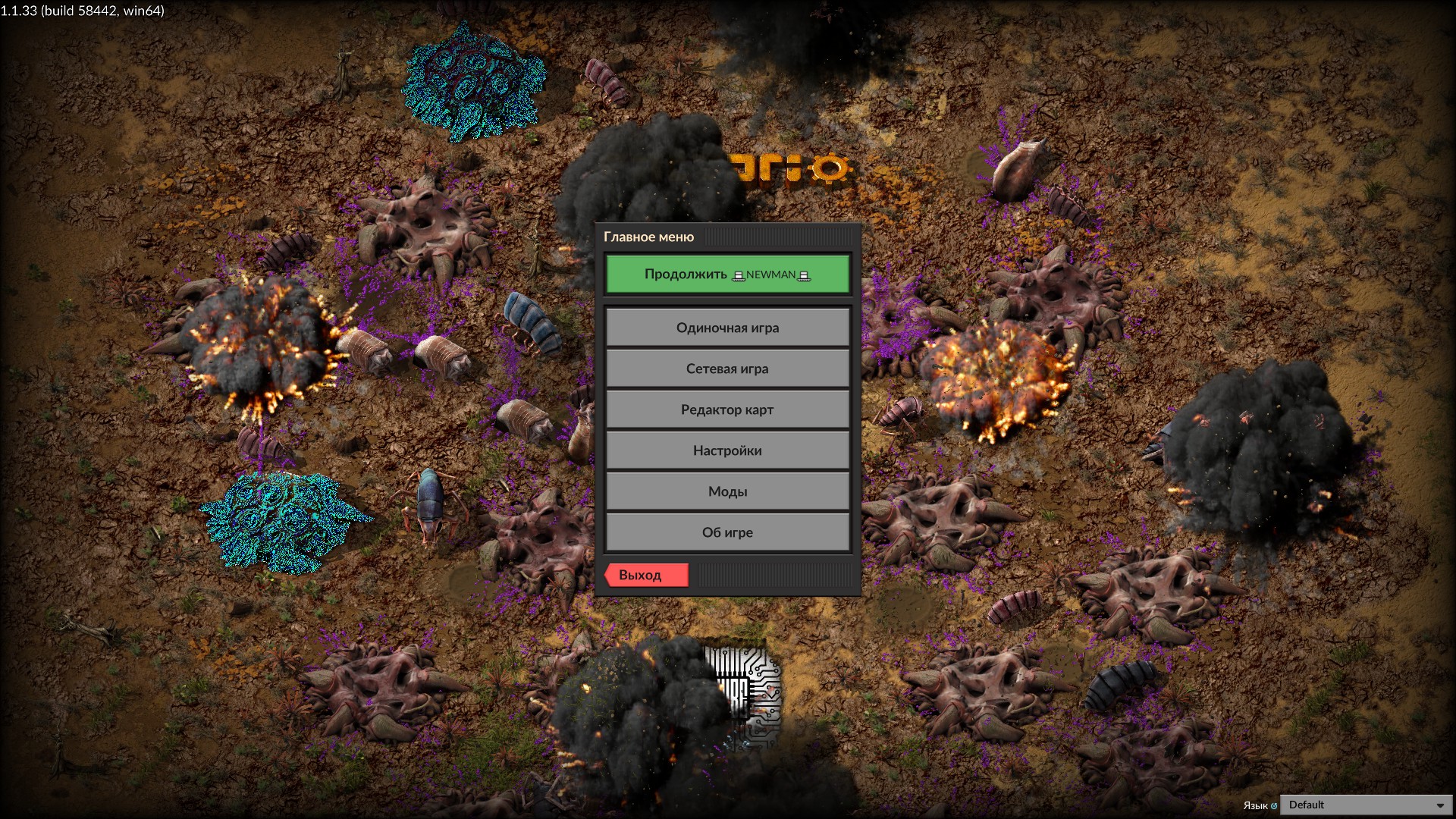Go to the Моды mods menu
Viewport: 1456px width, 819px height.
(727, 491)
